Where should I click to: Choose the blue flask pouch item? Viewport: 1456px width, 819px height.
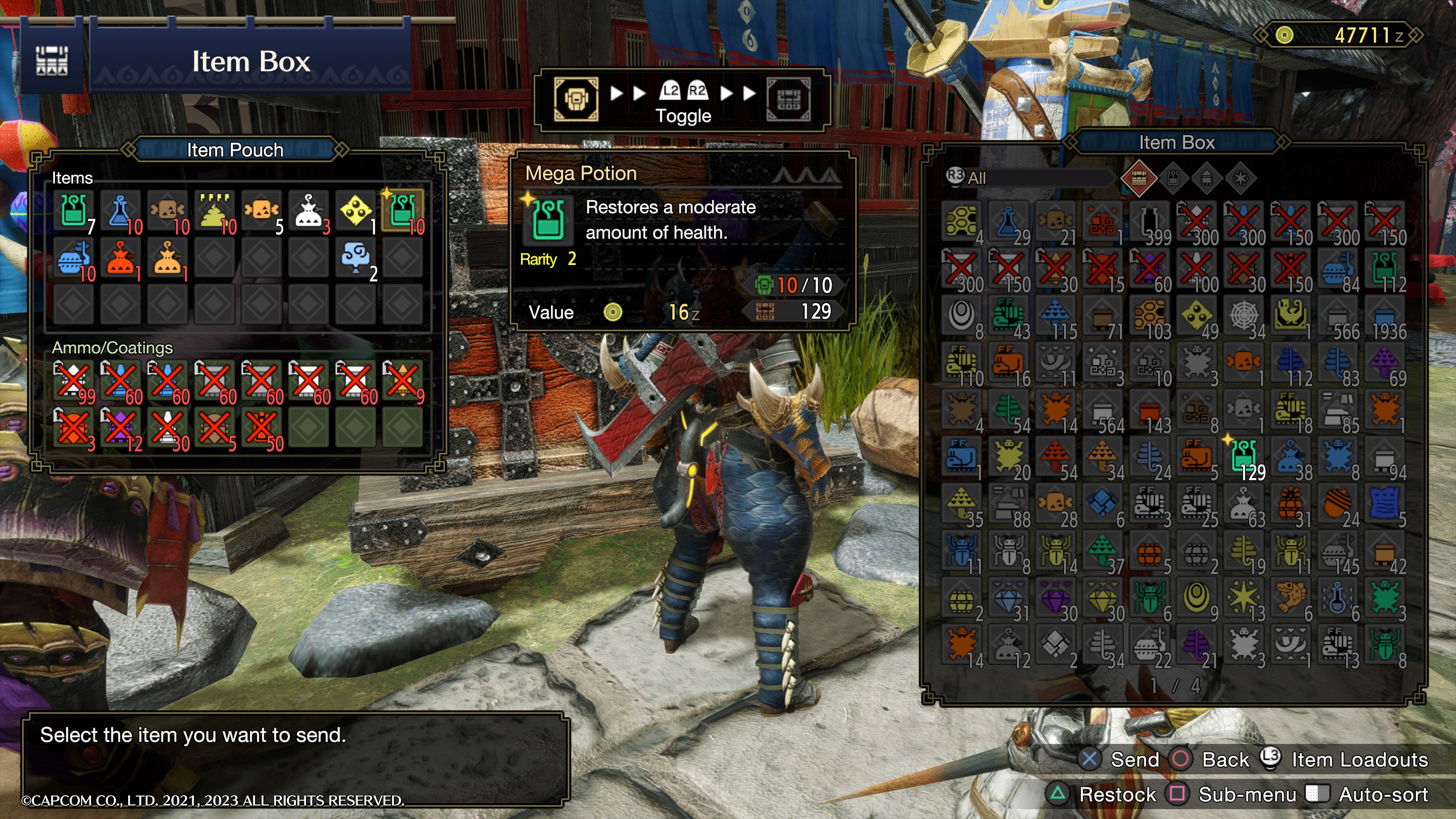click(121, 212)
